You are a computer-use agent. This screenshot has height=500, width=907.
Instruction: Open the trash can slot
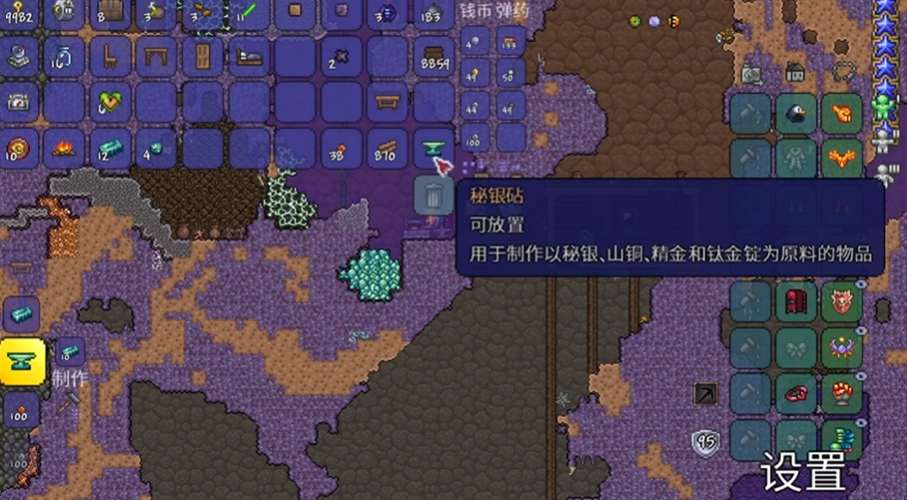tap(432, 194)
